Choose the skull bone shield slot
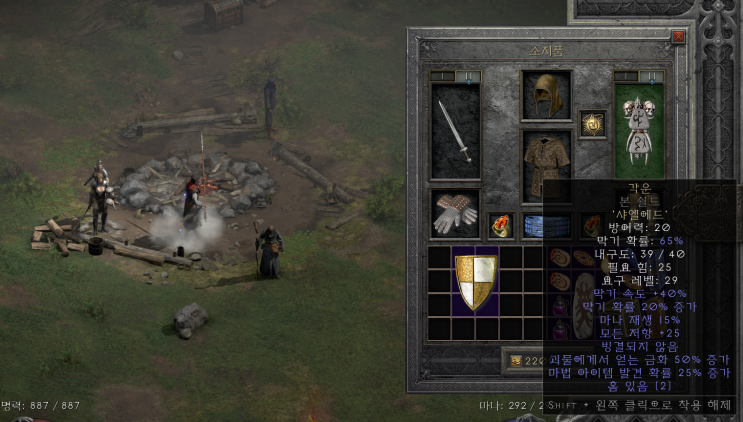This screenshot has height=422, width=743. pos(638,130)
